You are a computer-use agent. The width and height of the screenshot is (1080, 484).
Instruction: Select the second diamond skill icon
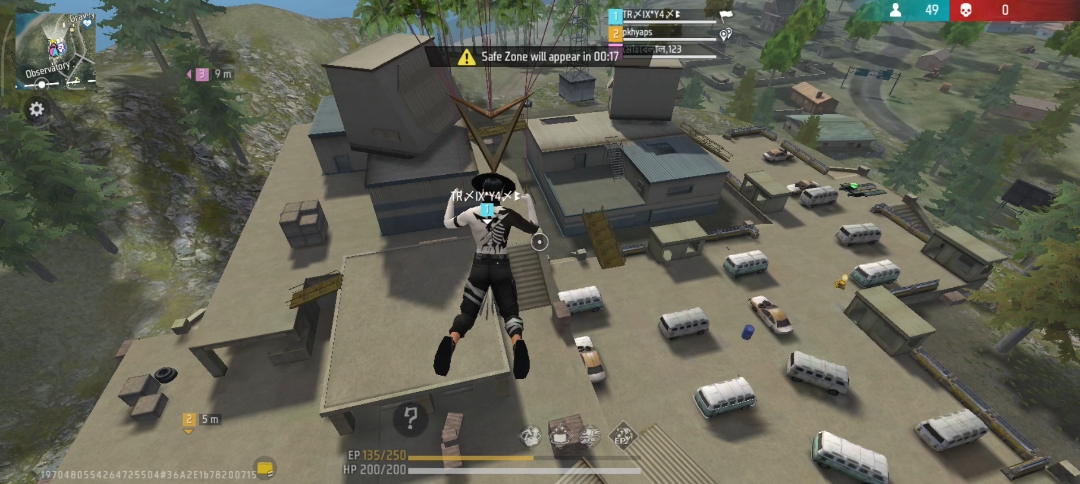coord(560,434)
